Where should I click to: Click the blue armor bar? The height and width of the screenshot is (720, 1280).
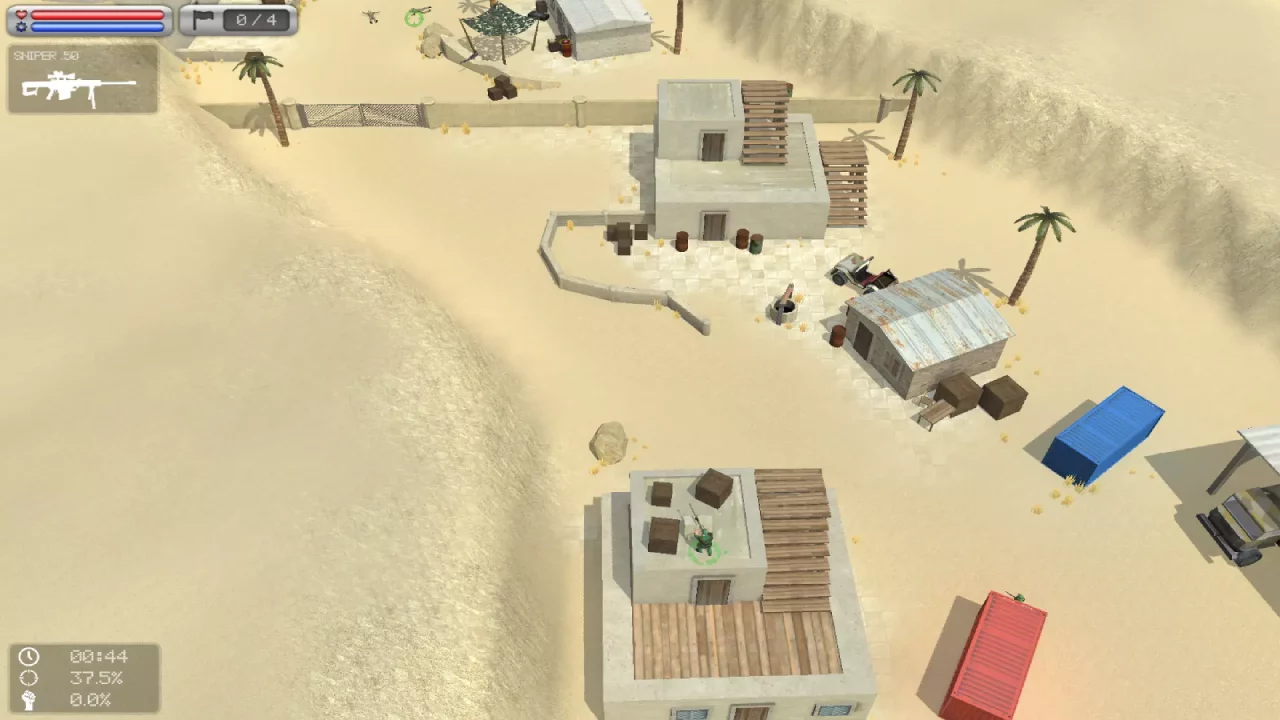[95, 26]
